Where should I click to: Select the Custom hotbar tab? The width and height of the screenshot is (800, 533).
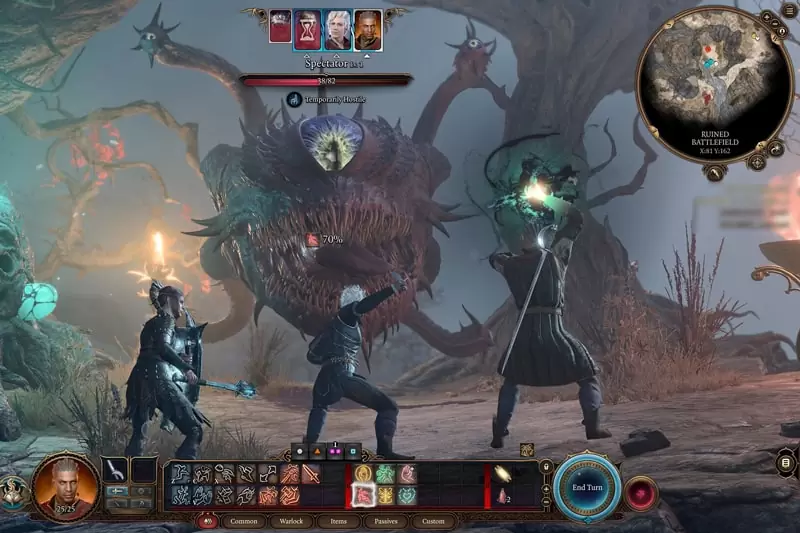[x=433, y=521]
